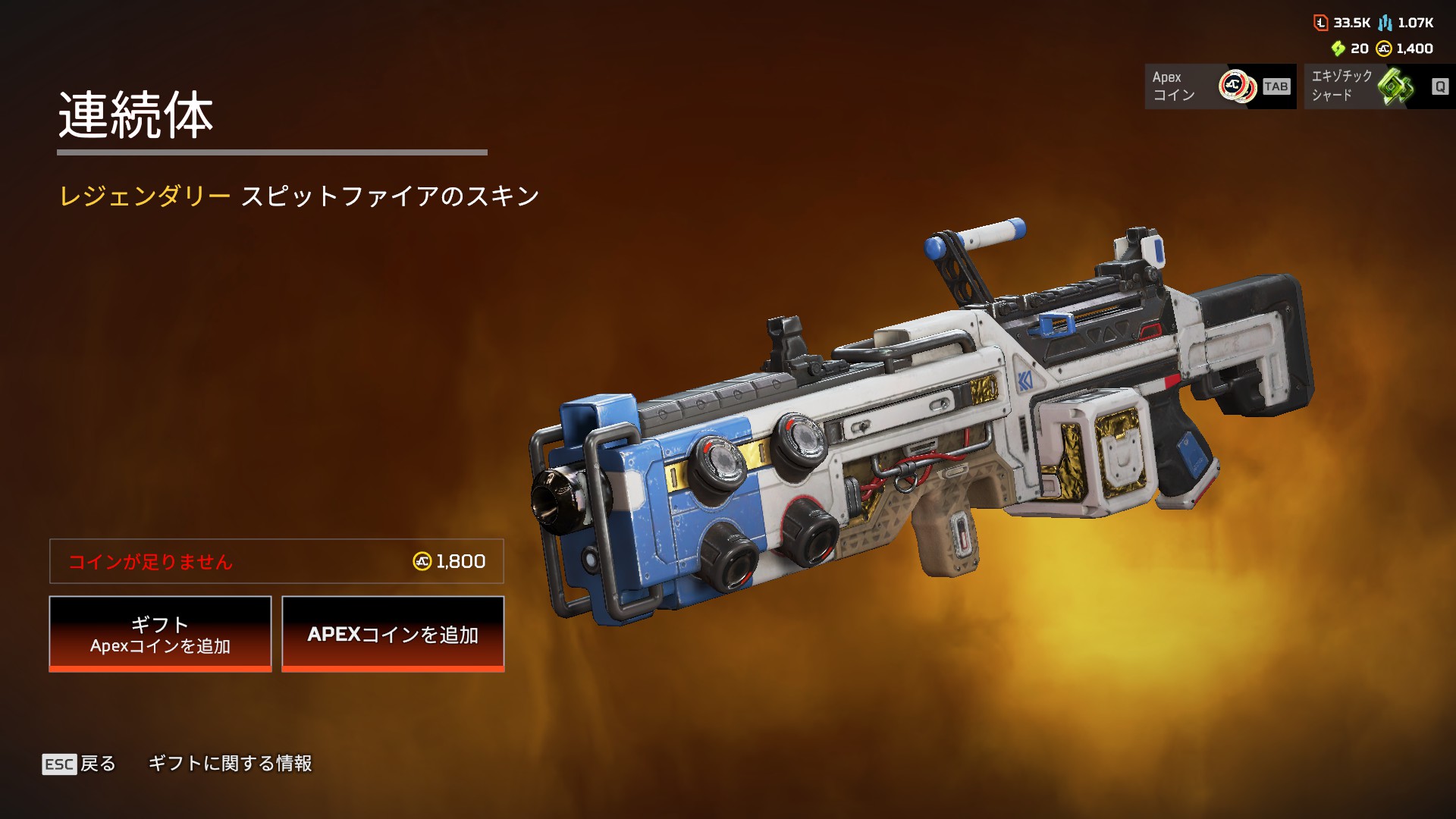This screenshot has width=1456, height=819.
Task: Click the ギフト Apexコインを追加 button
Action: click(160, 633)
